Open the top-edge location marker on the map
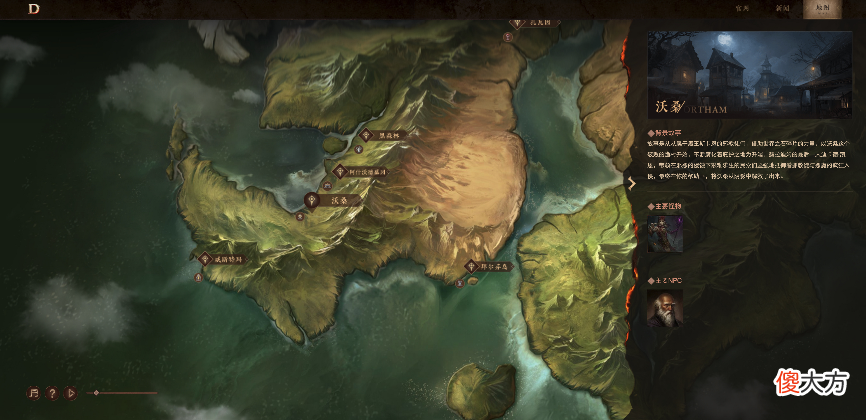This screenshot has height=420, width=866. [x=519, y=21]
